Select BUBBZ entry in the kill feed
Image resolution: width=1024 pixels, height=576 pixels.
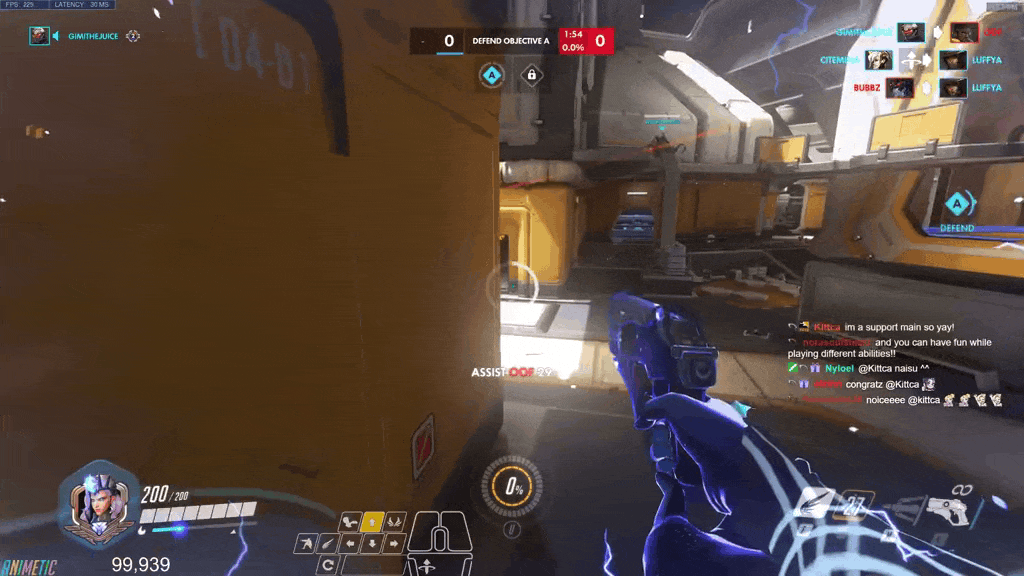[x=867, y=88]
